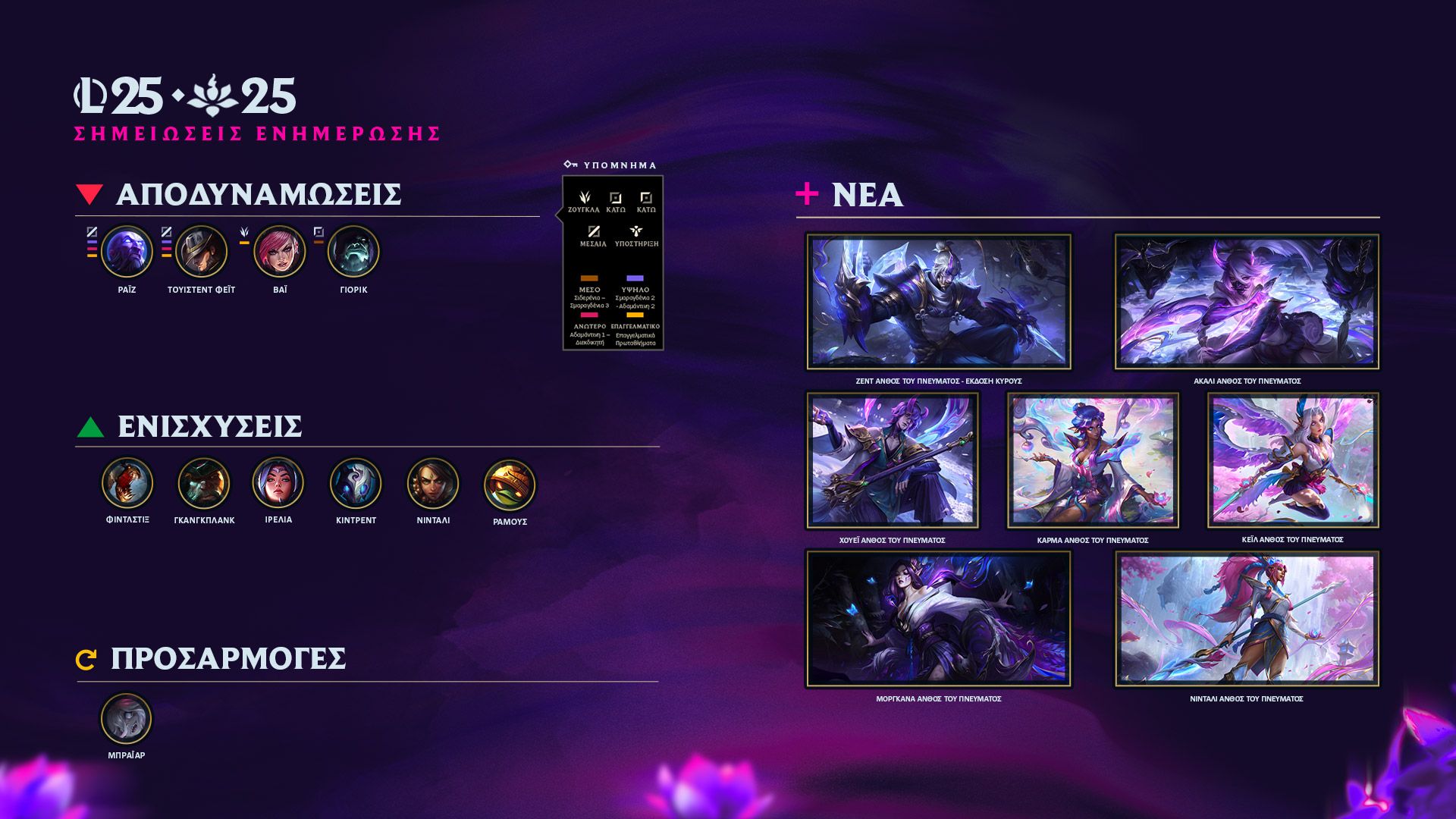The height and width of the screenshot is (819, 1456).
Task: Select the Yorick champion icon
Action: (x=353, y=252)
